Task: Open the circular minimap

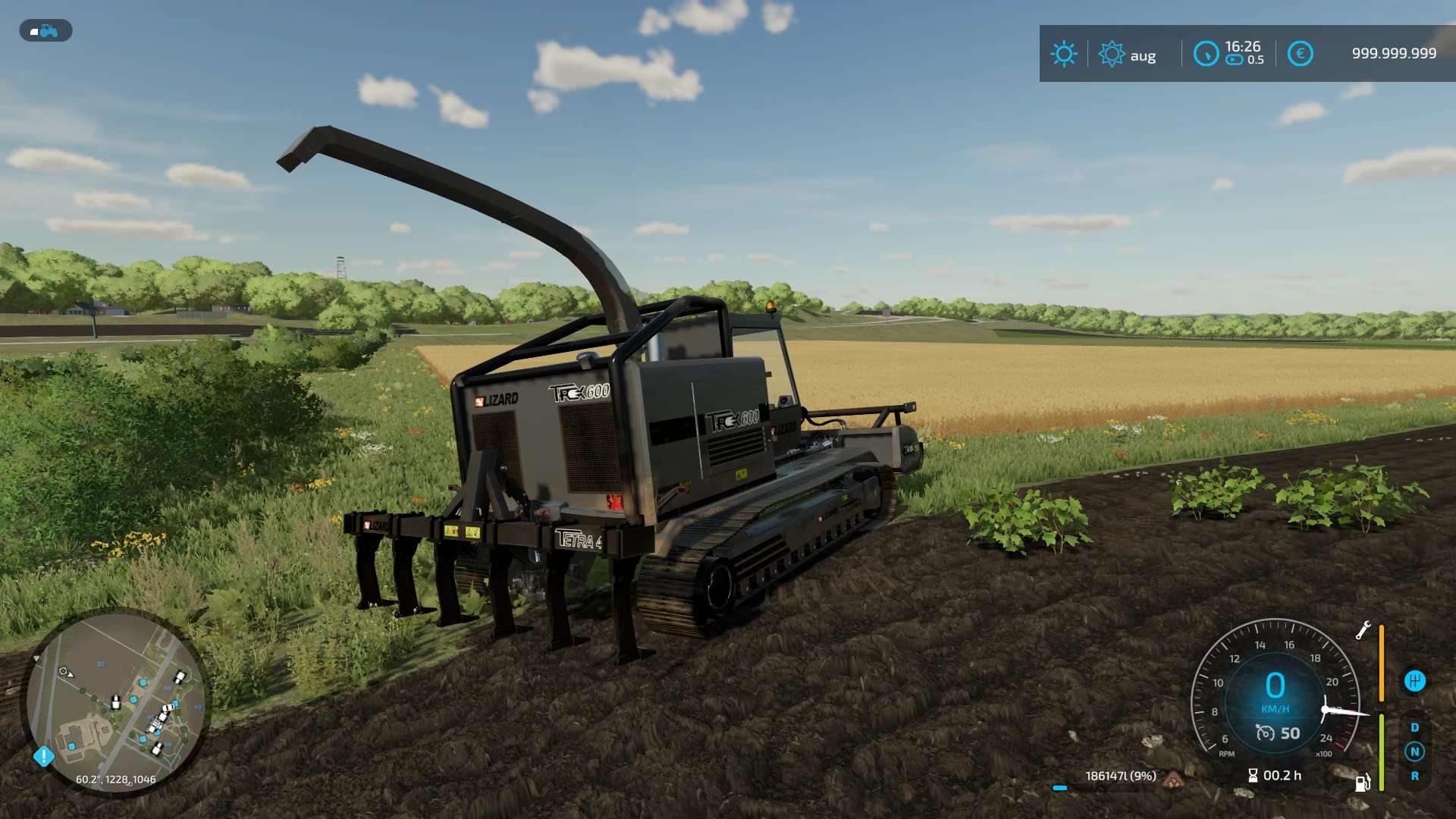Action: point(115,701)
